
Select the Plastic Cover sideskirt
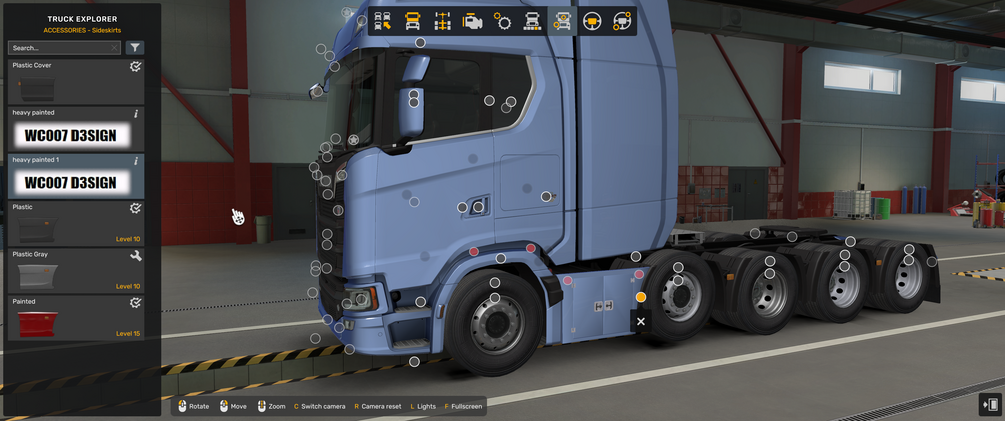coord(76,82)
